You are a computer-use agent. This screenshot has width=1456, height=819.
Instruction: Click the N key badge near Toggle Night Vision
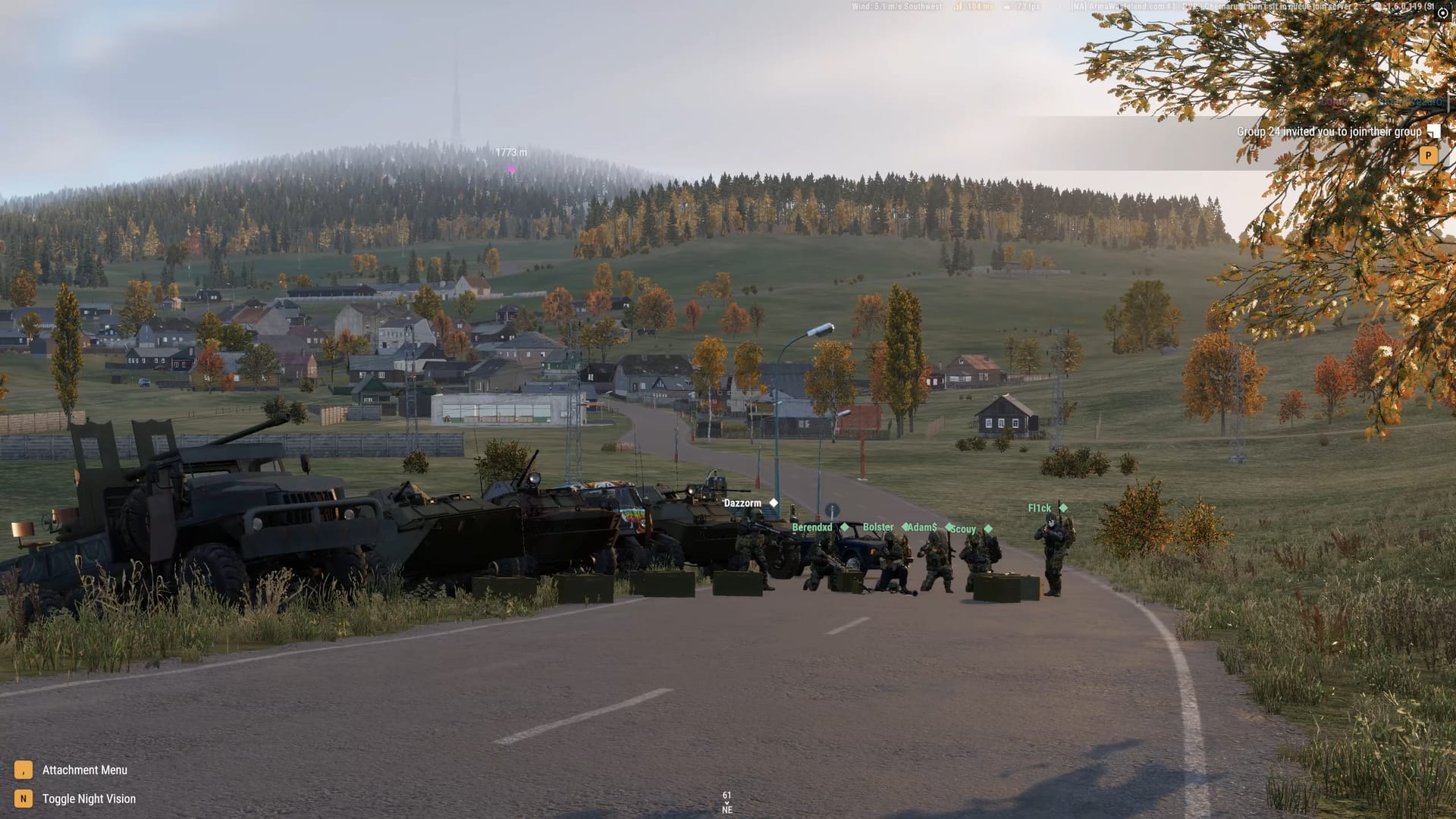click(x=22, y=799)
